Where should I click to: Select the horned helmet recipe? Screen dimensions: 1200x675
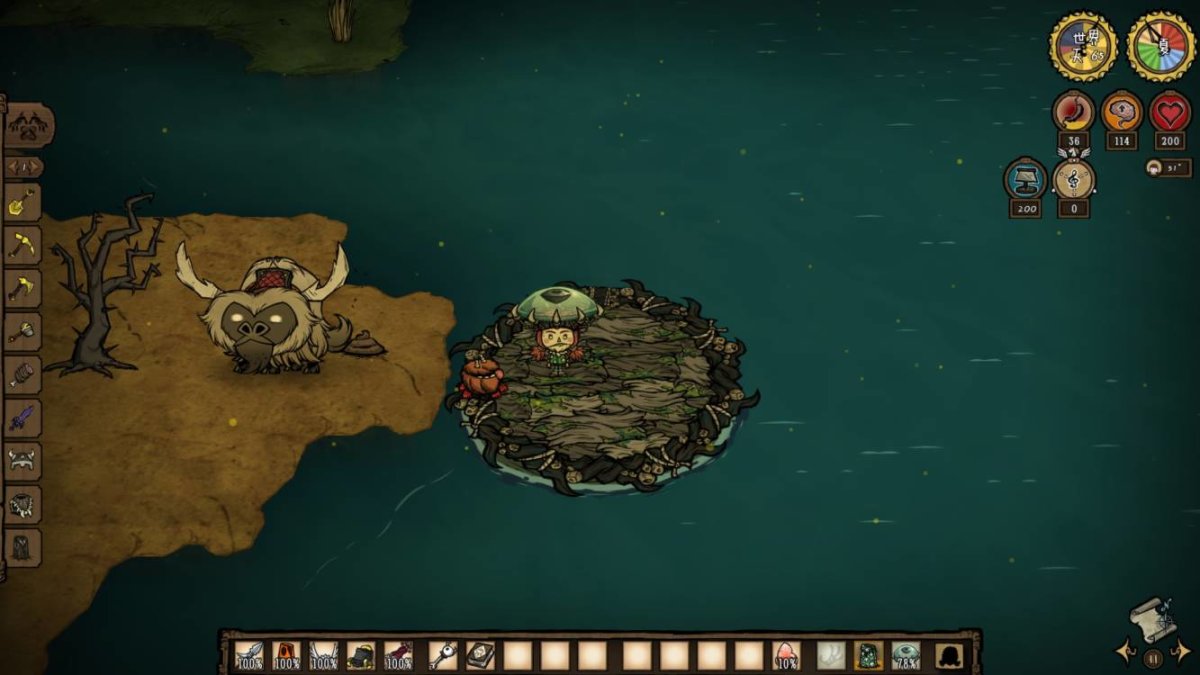point(23,461)
